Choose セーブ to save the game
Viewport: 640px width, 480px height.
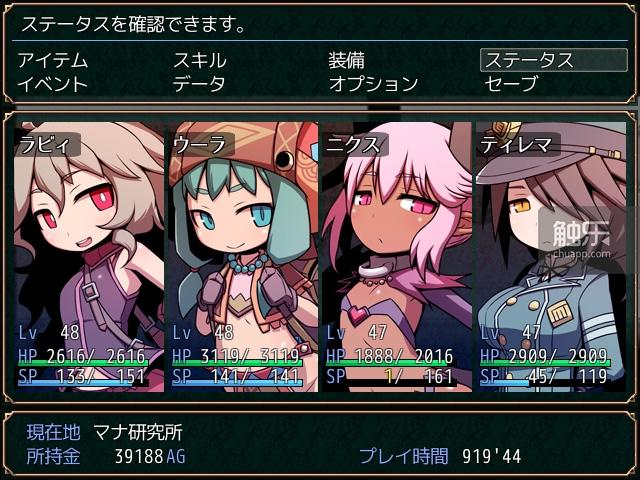click(511, 84)
